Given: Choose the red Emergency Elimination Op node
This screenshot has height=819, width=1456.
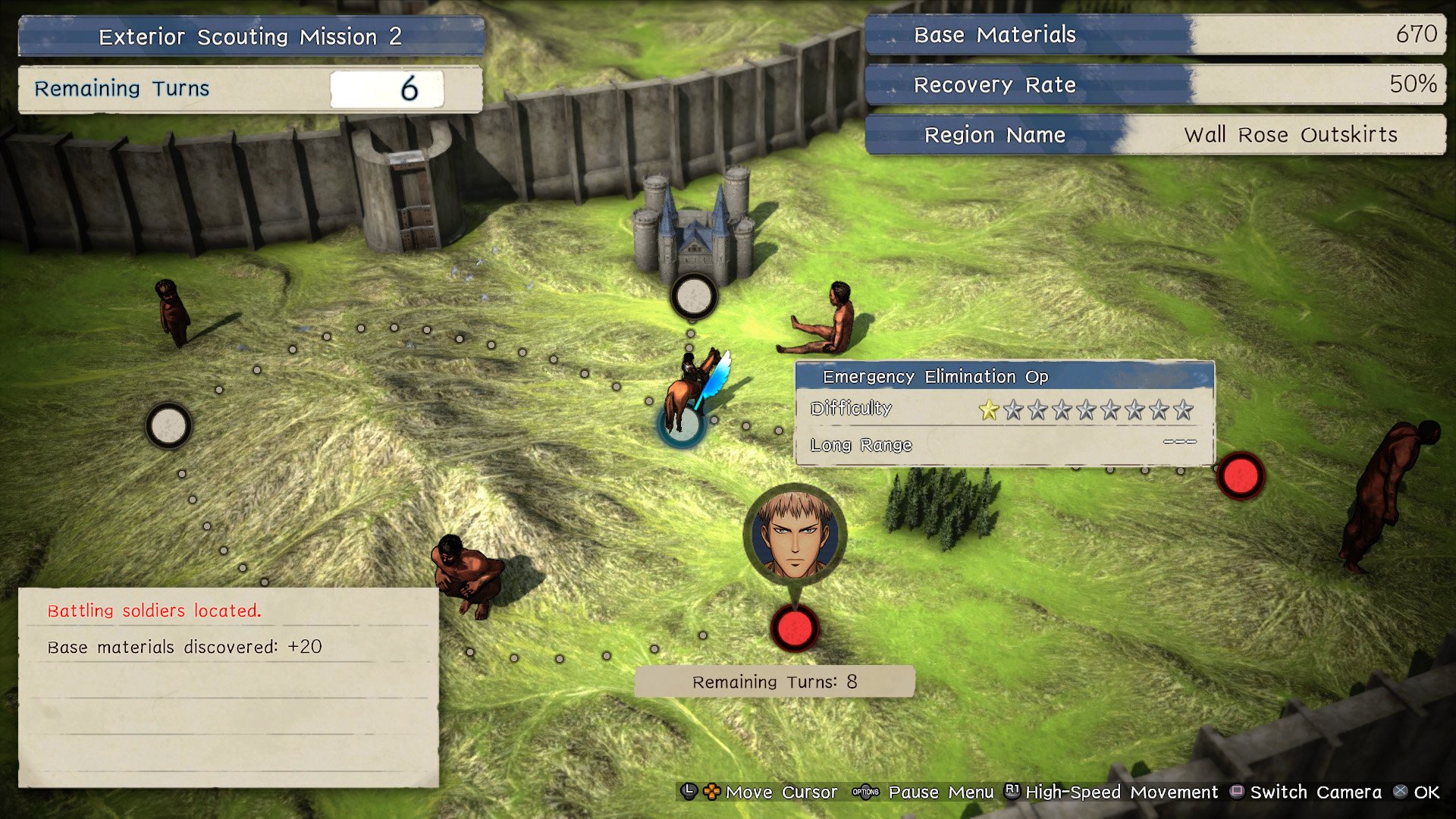Looking at the screenshot, I should (1241, 476).
